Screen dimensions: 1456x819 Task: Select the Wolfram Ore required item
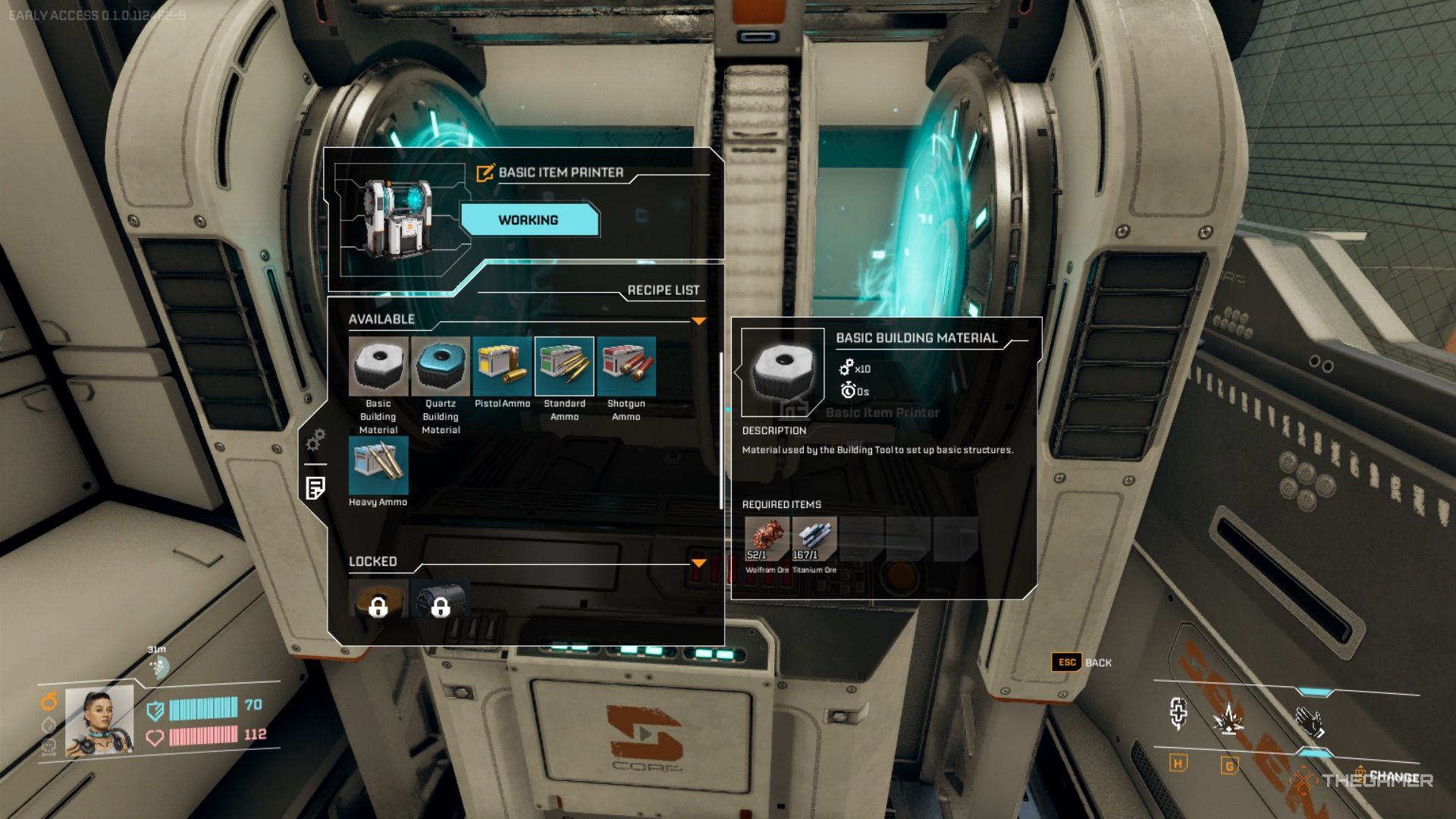pos(767,538)
